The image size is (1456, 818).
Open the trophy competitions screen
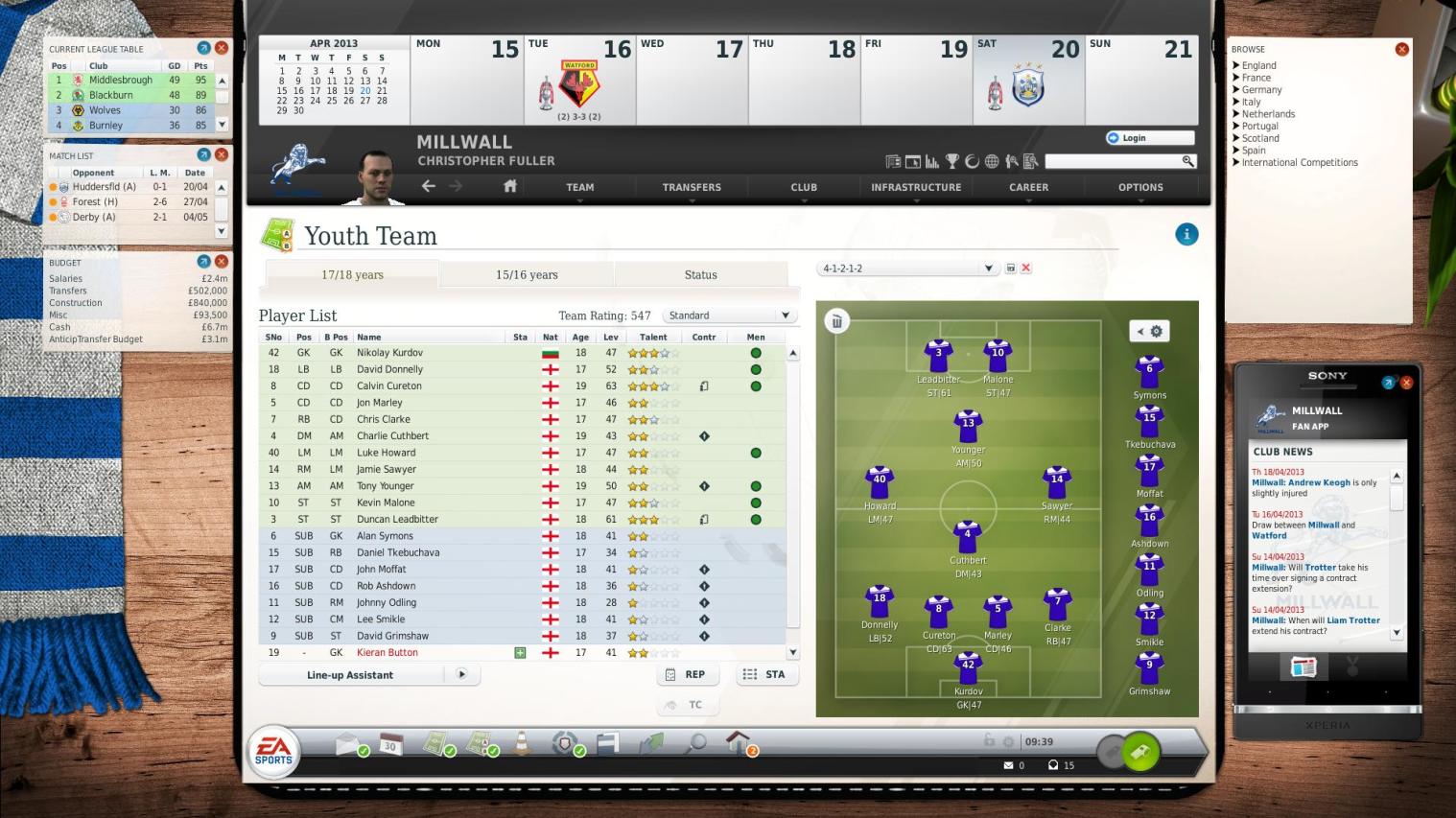(953, 161)
